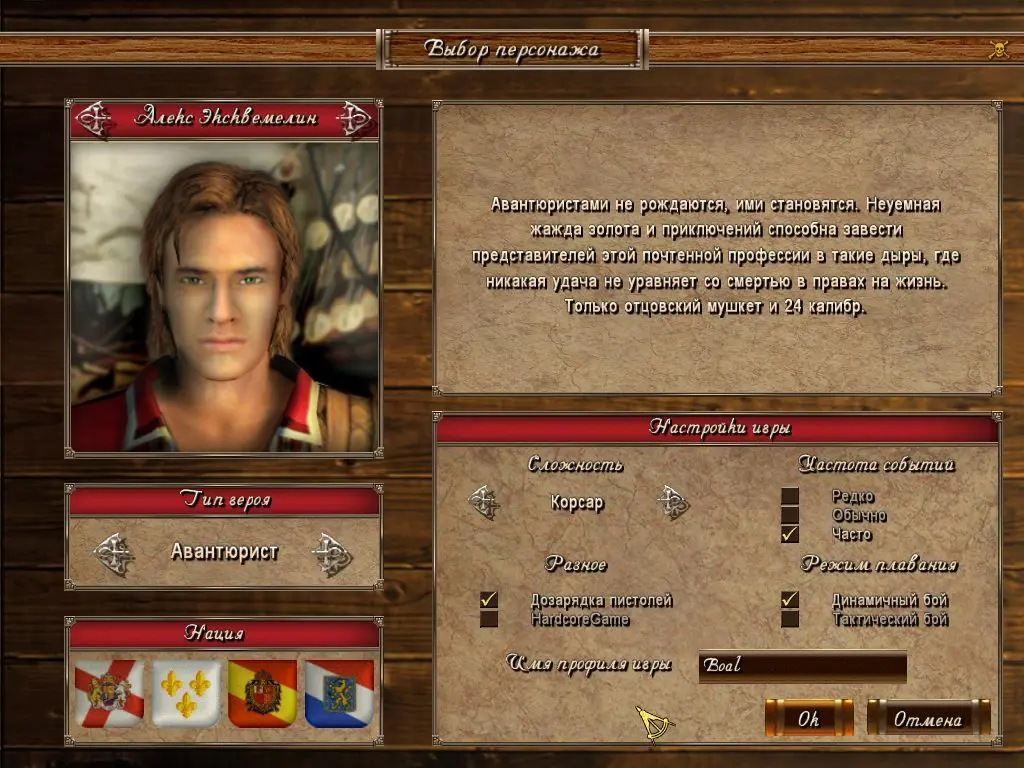Switch hero type to next option
The height and width of the screenshot is (768, 1024).
(331, 553)
